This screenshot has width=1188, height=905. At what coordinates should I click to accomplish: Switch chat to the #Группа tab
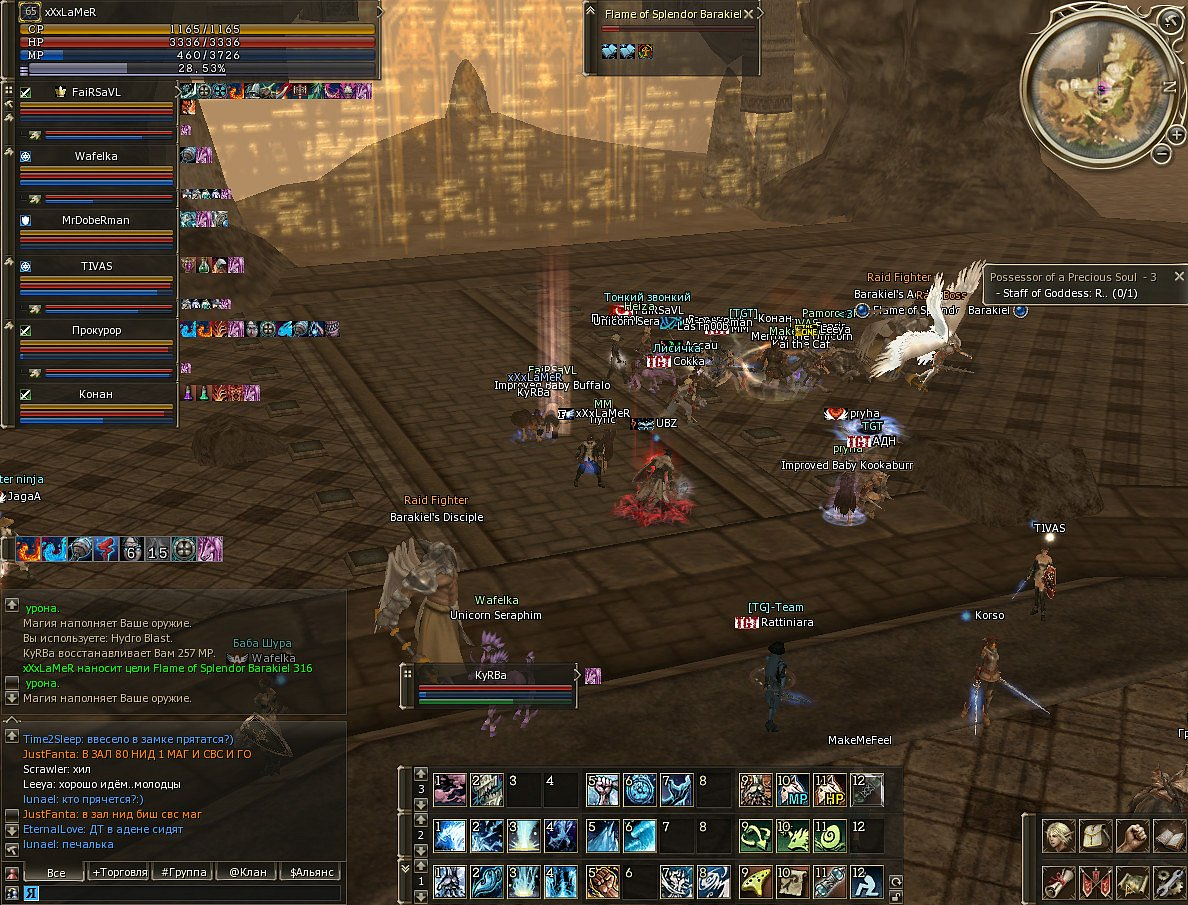(x=185, y=872)
